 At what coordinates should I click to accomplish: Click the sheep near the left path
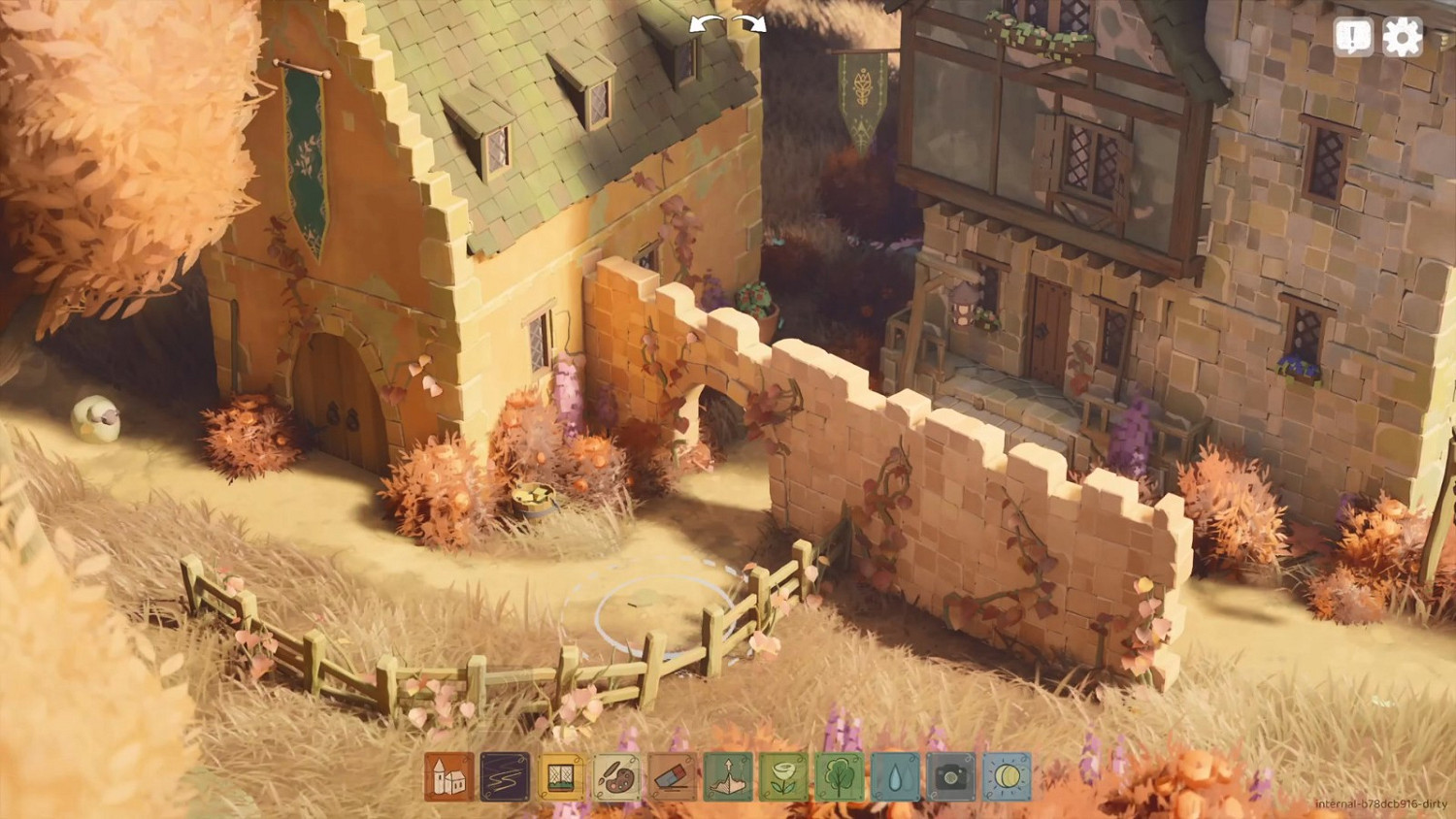(93, 417)
